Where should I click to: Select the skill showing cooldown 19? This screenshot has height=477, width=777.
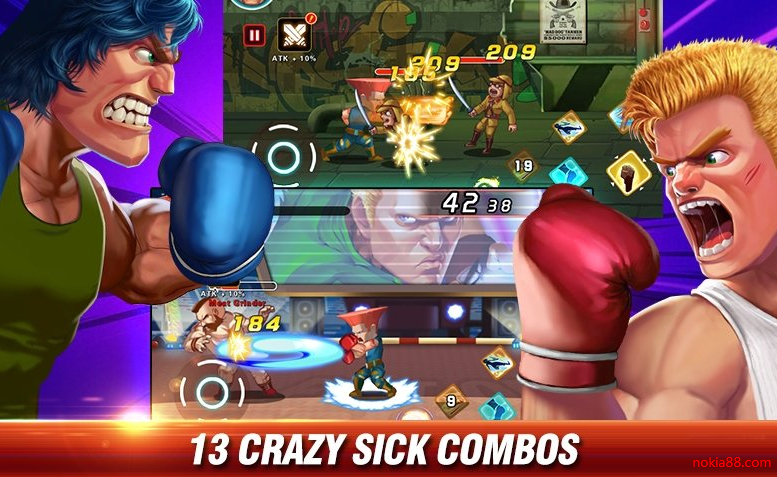coord(523,165)
